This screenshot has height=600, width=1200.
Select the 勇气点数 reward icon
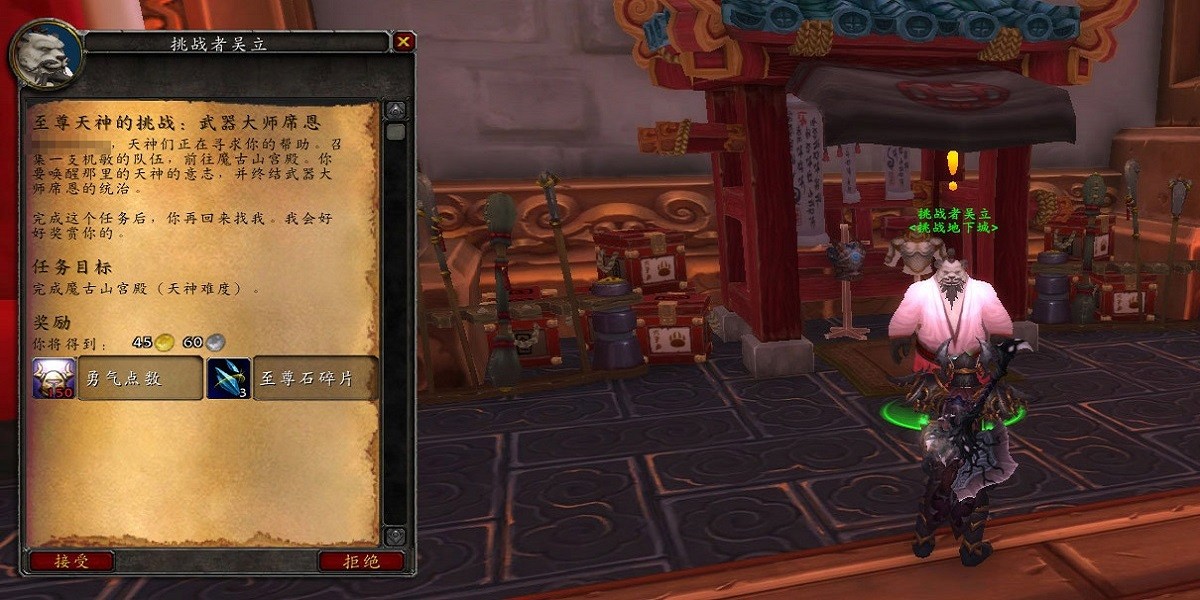tap(54, 378)
